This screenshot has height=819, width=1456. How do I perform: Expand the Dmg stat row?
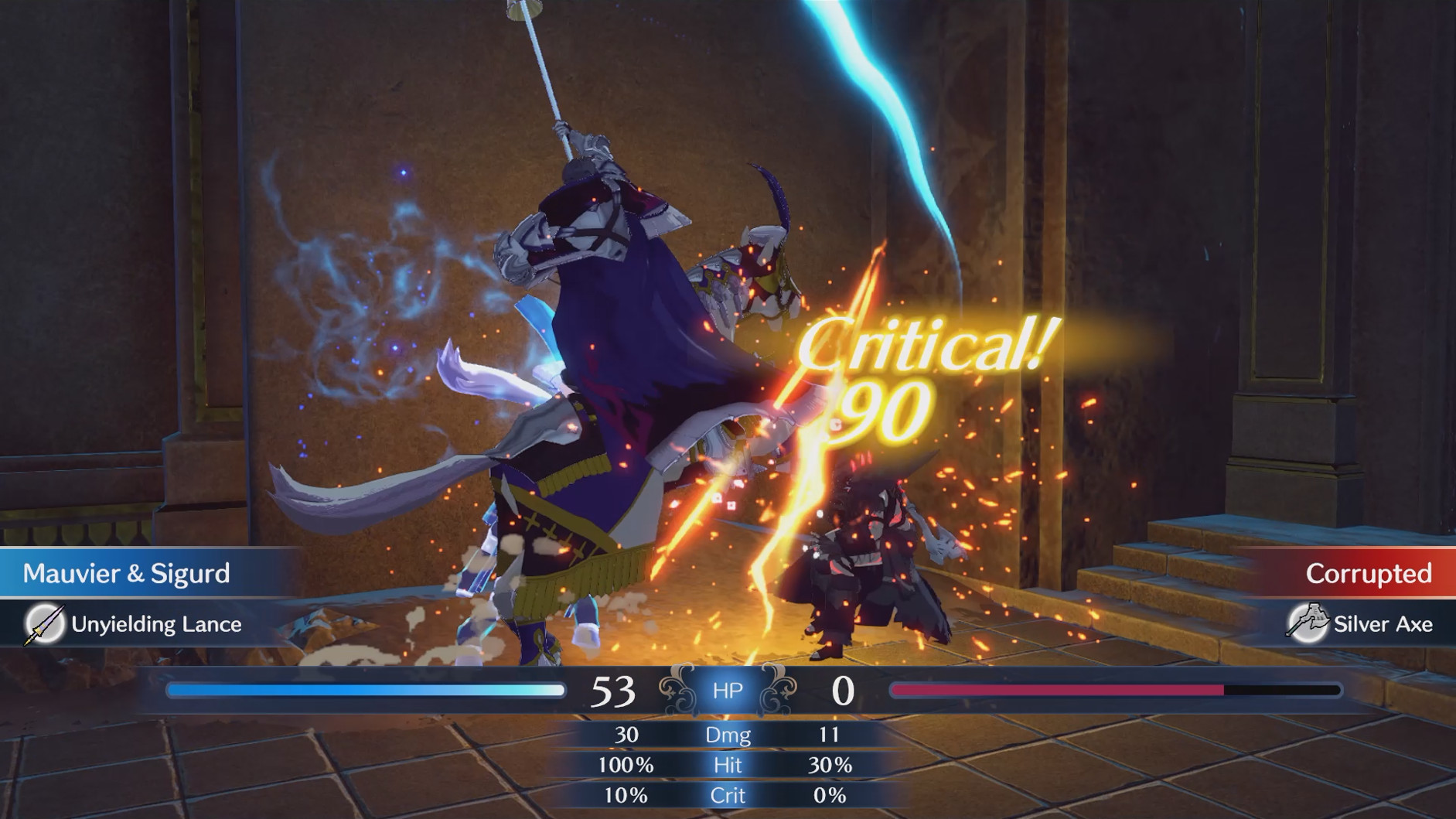tap(728, 735)
